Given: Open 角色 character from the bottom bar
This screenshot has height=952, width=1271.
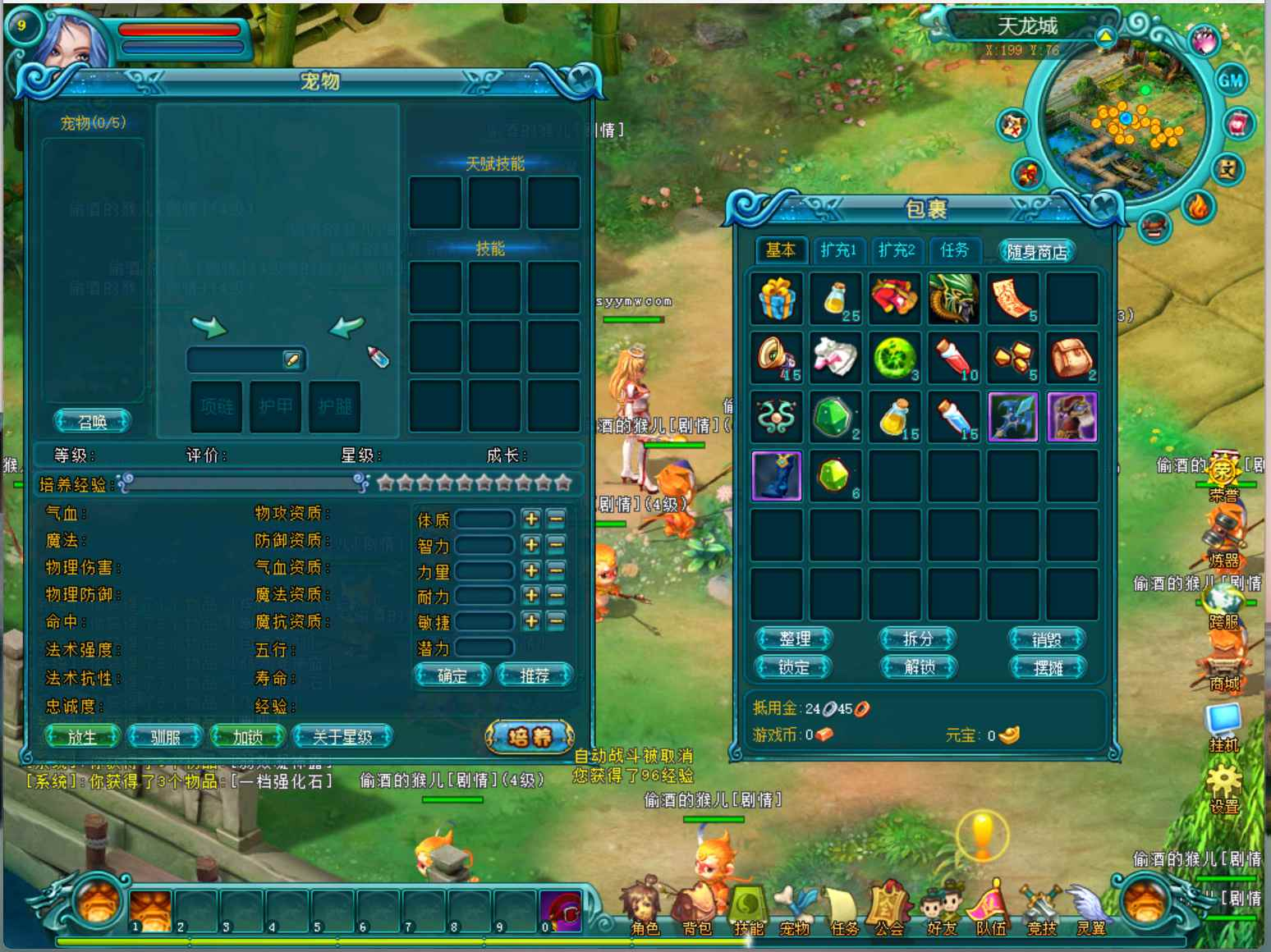Looking at the screenshot, I should click(645, 911).
